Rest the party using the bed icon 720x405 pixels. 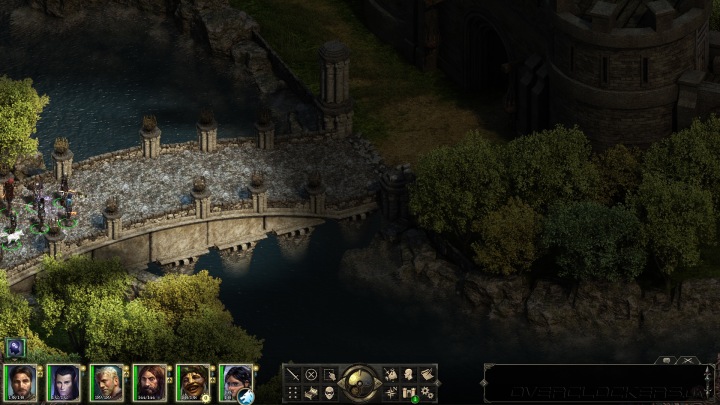311,392
